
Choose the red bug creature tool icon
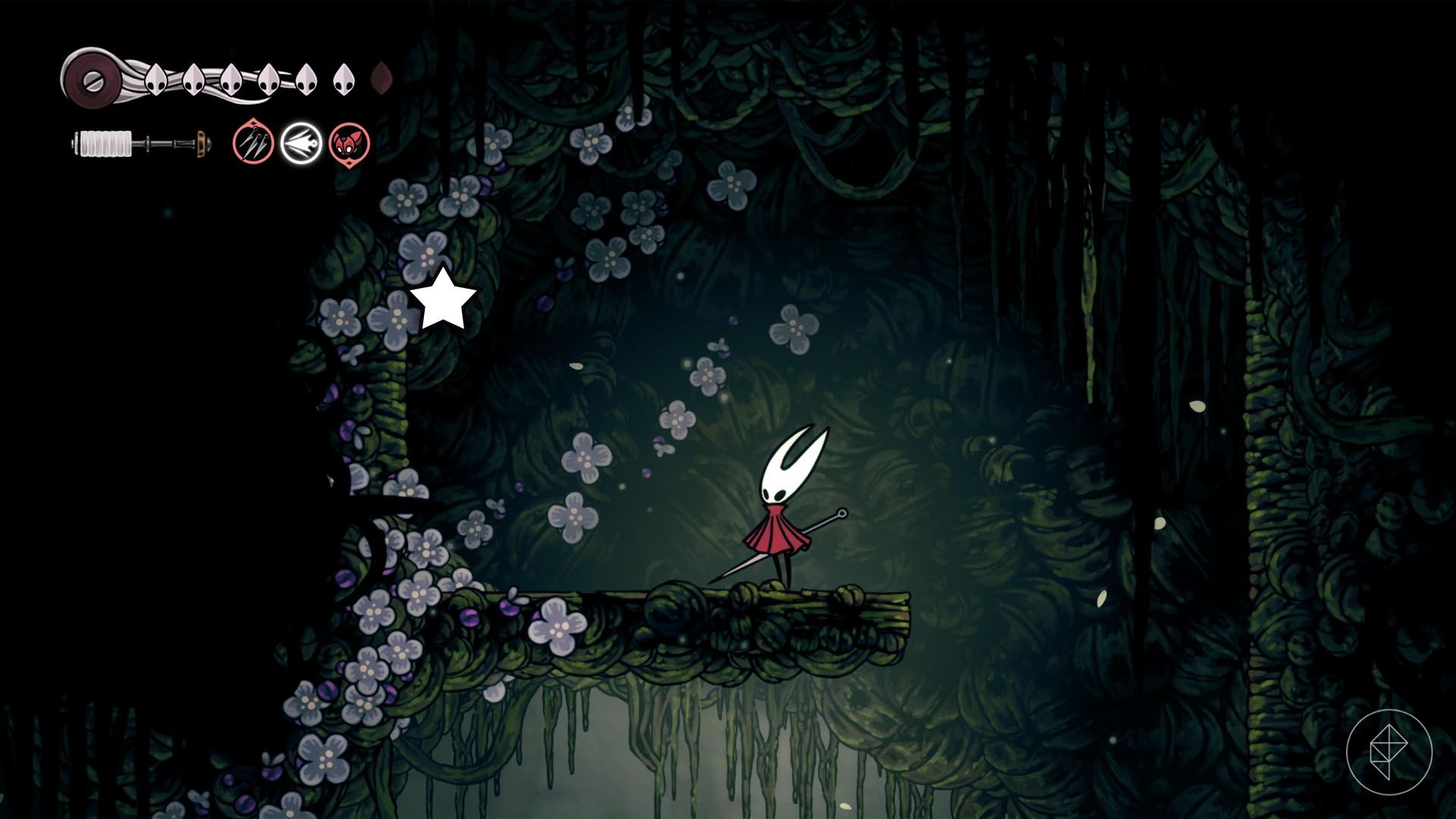tap(350, 143)
